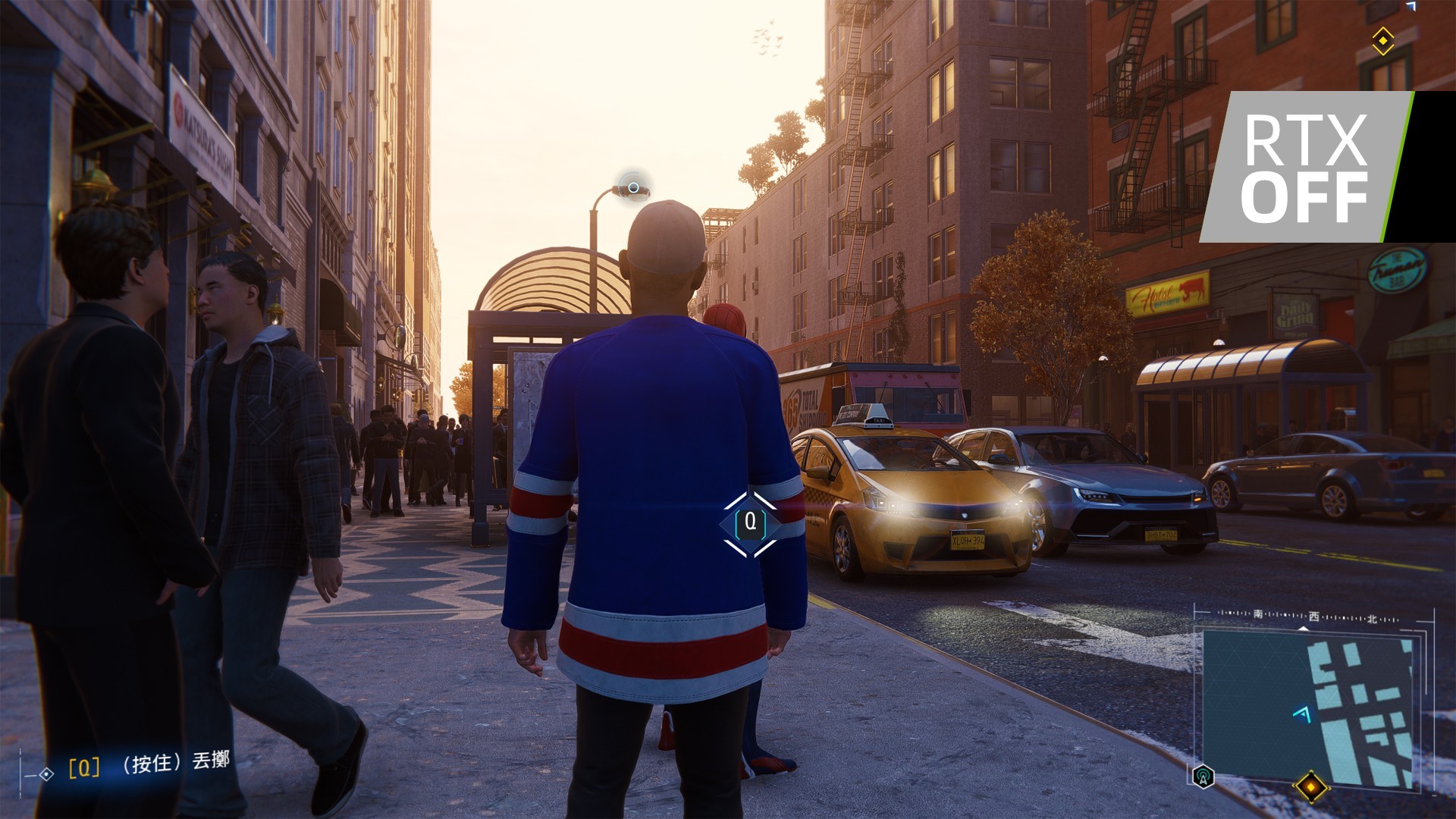Viewport: 1456px width, 819px height.
Task: Click the throw target reticle on the streetlamp
Action: pyautogui.click(x=633, y=187)
